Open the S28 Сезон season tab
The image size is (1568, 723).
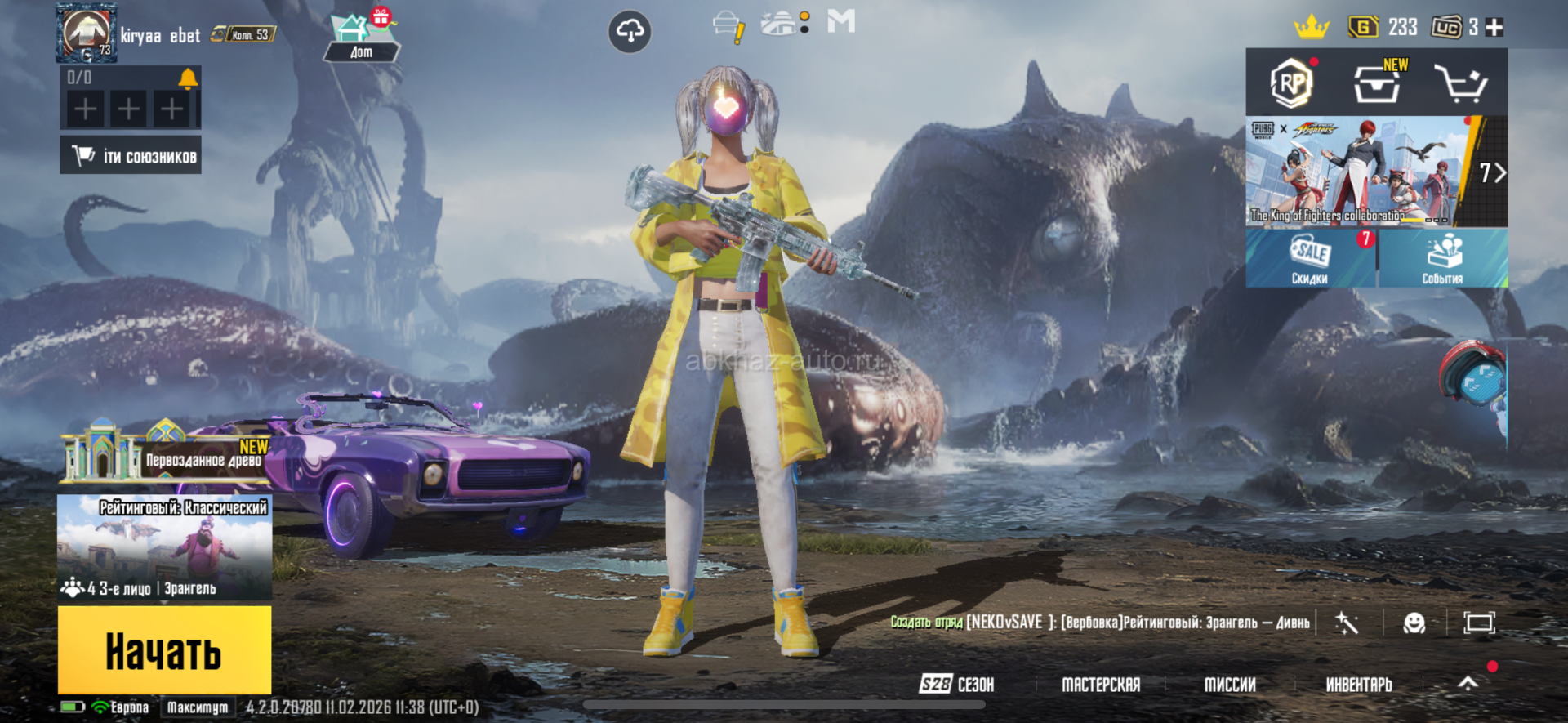click(956, 685)
